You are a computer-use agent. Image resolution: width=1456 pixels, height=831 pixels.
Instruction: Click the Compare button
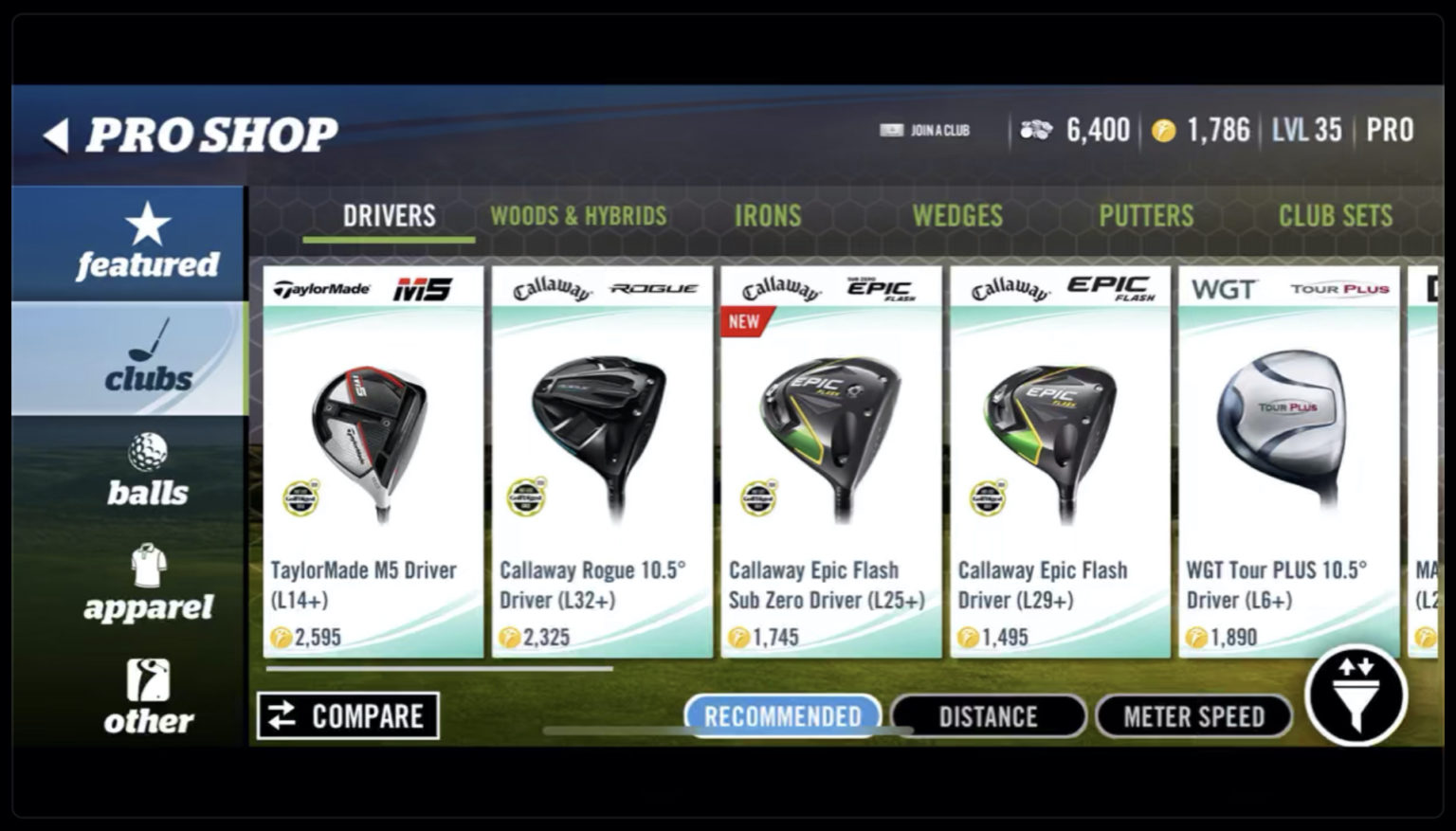click(x=348, y=716)
